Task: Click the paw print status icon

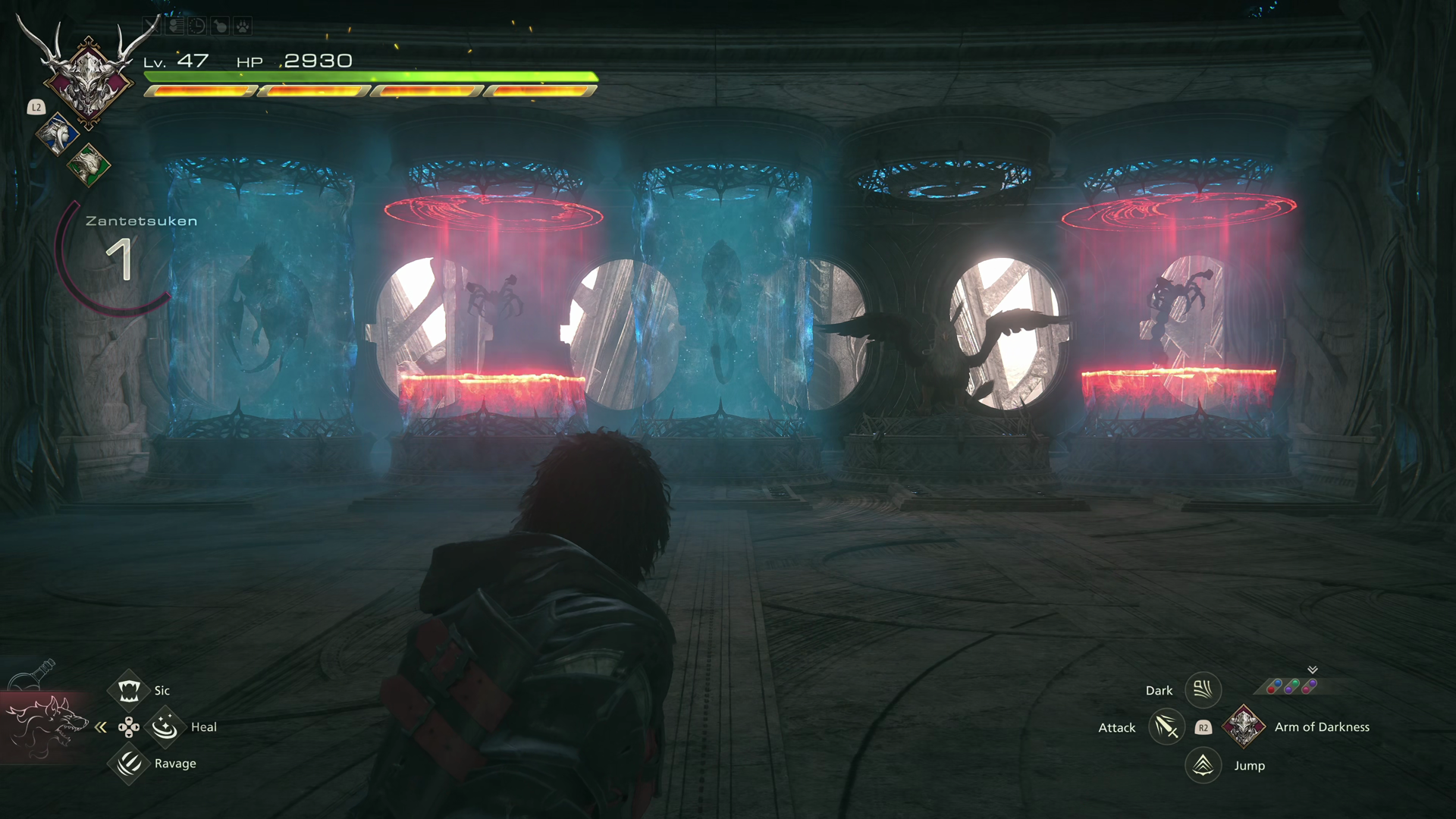Action: [x=242, y=27]
